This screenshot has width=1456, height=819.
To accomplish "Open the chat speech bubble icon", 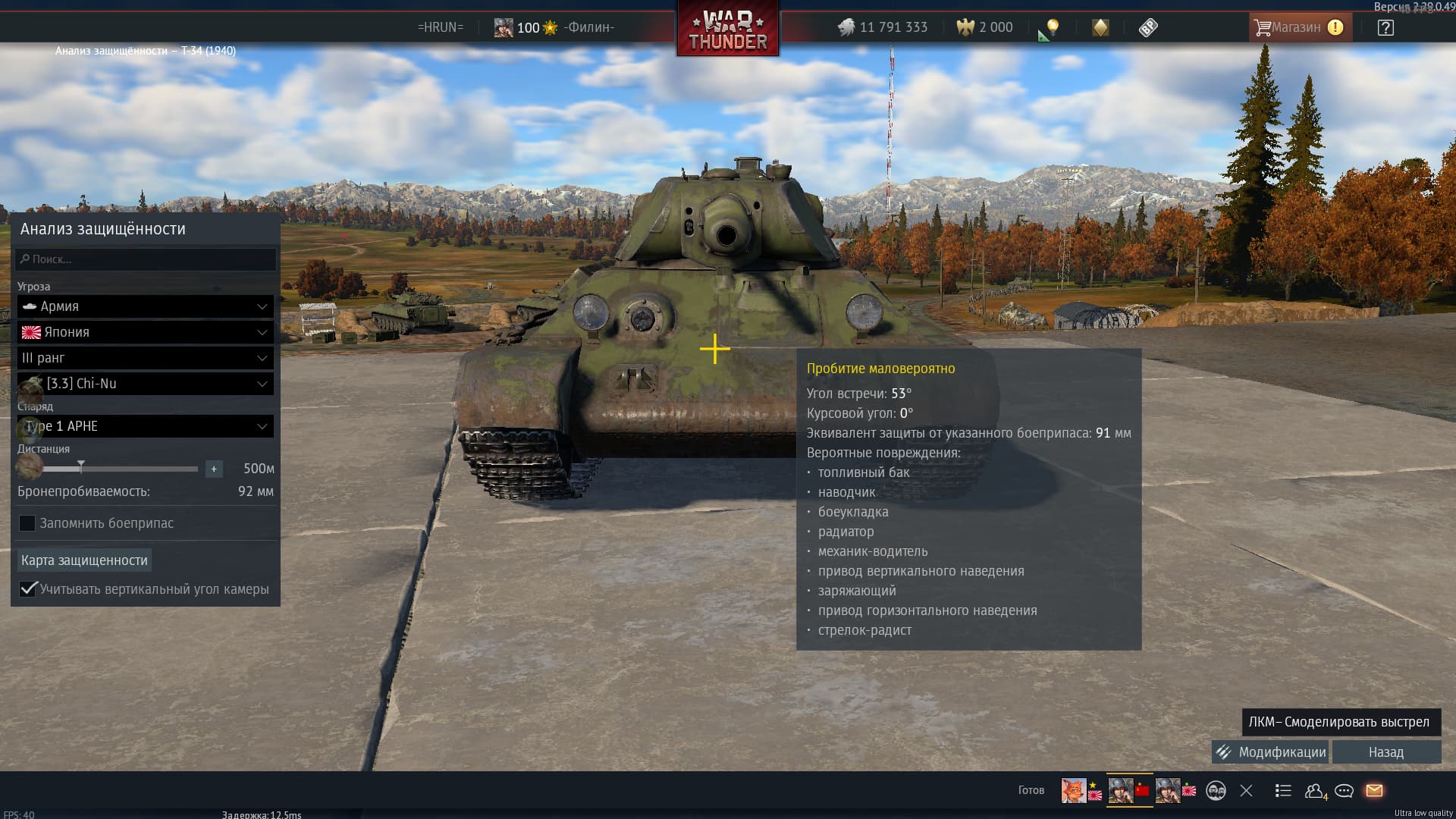I will click(x=1344, y=791).
